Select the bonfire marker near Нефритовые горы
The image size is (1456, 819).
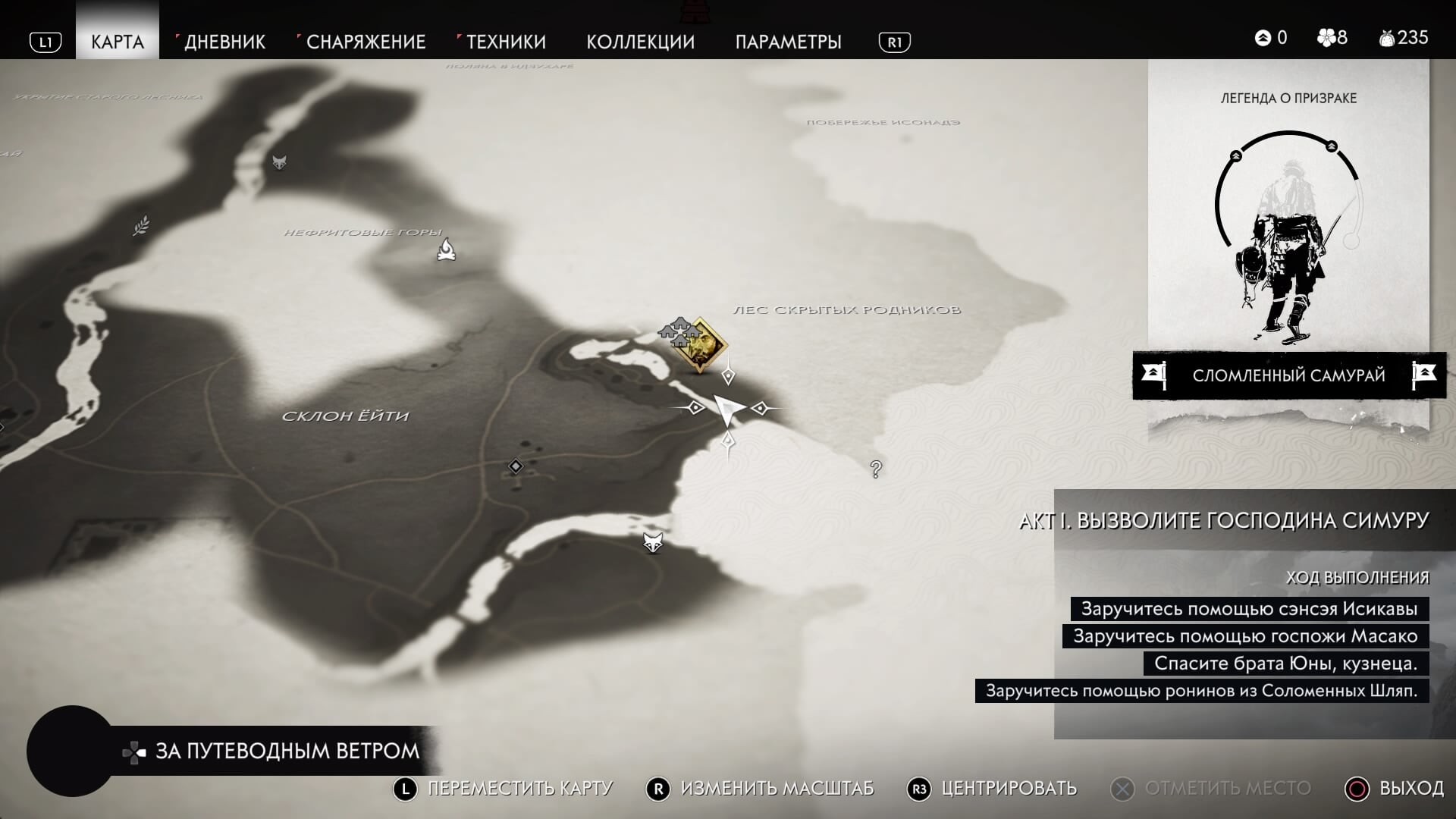pyautogui.click(x=447, y=249)
